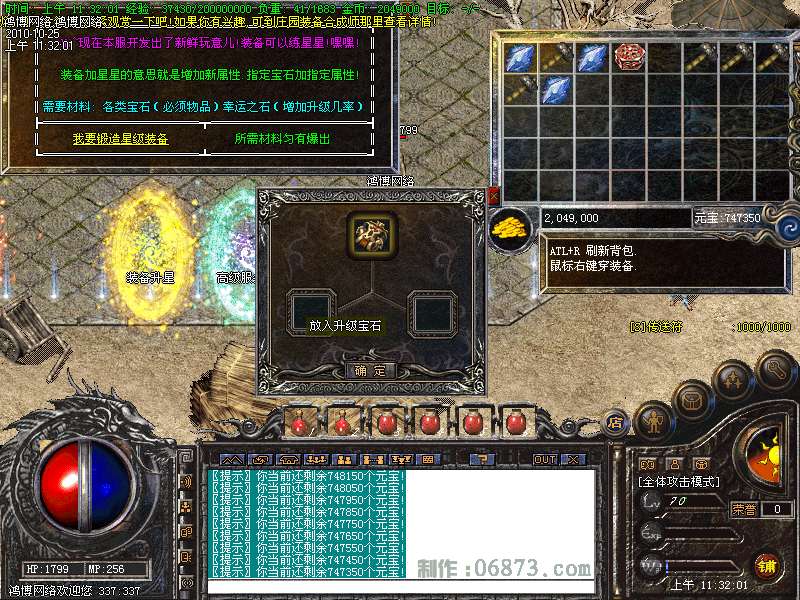The width and height of the screenshot is (800, 600).
Task: Open the character figure panel icon
Action: coord(651,420)
